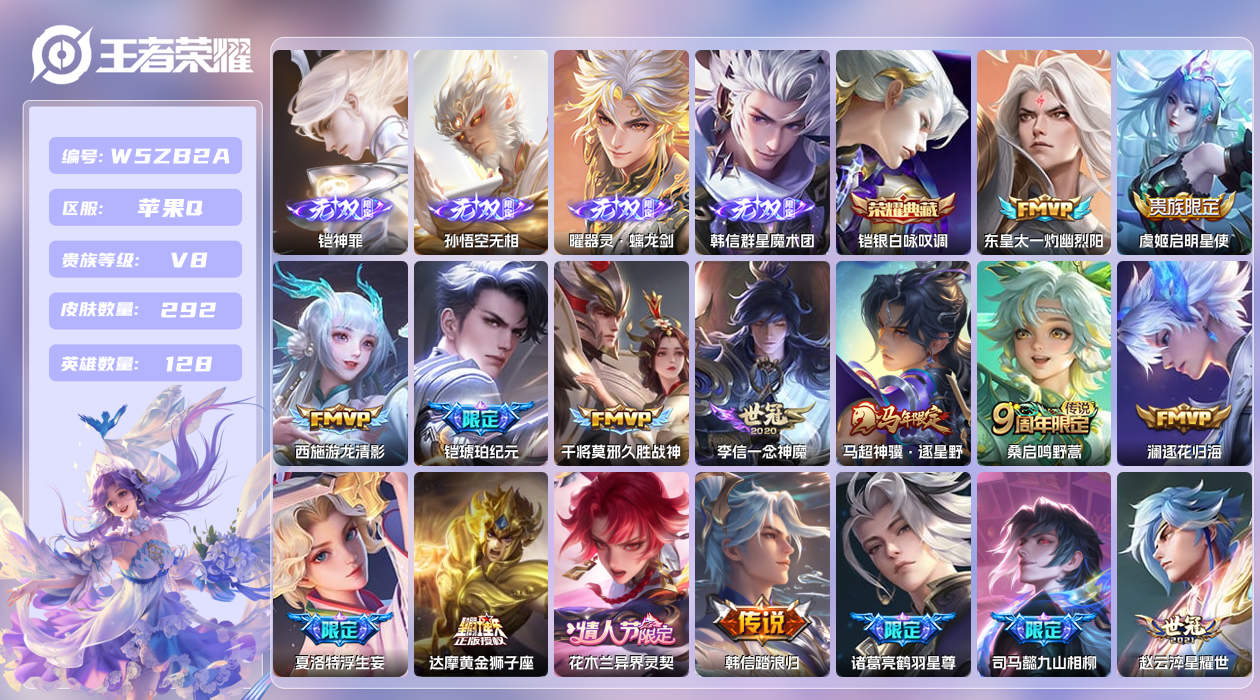Open the 夏洛特浮生妄 skin card
The height and width of the screenshot is (700, 1260).
[x=340, y=574]
